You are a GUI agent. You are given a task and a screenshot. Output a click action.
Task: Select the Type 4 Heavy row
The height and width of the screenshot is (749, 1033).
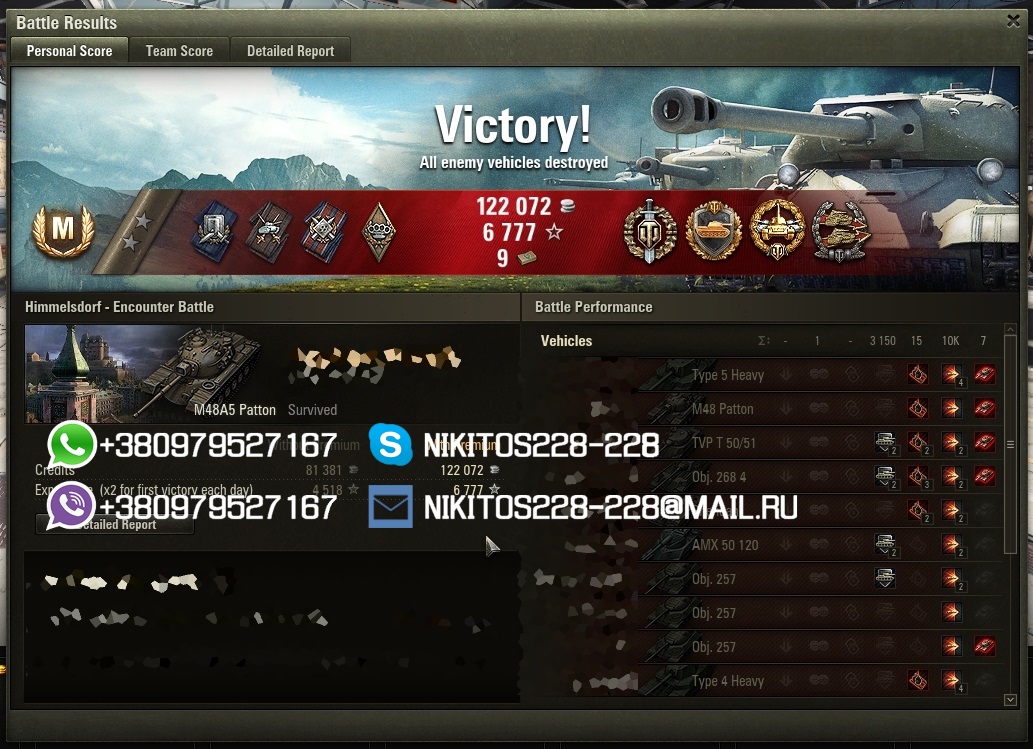coord(727,681)
